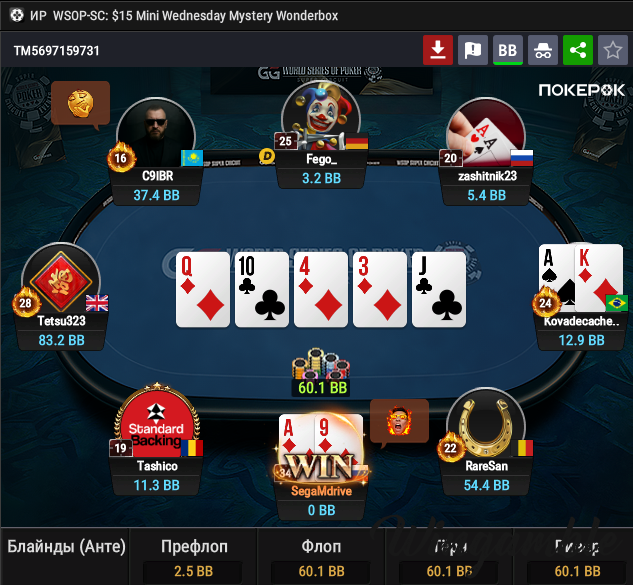Click the flag icon button

point(473,50)
